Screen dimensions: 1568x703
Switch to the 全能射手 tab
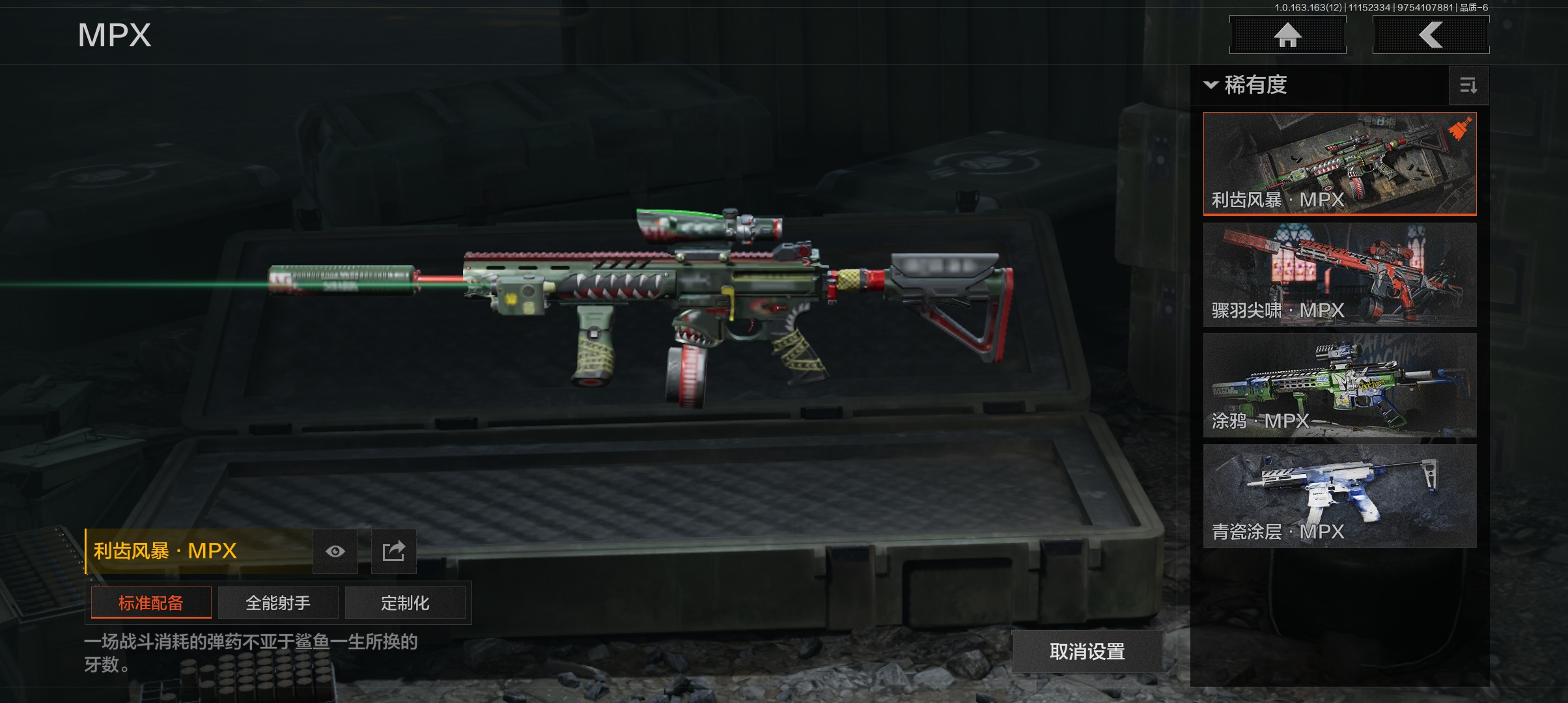pyautogui.click(x=278, y=603)
